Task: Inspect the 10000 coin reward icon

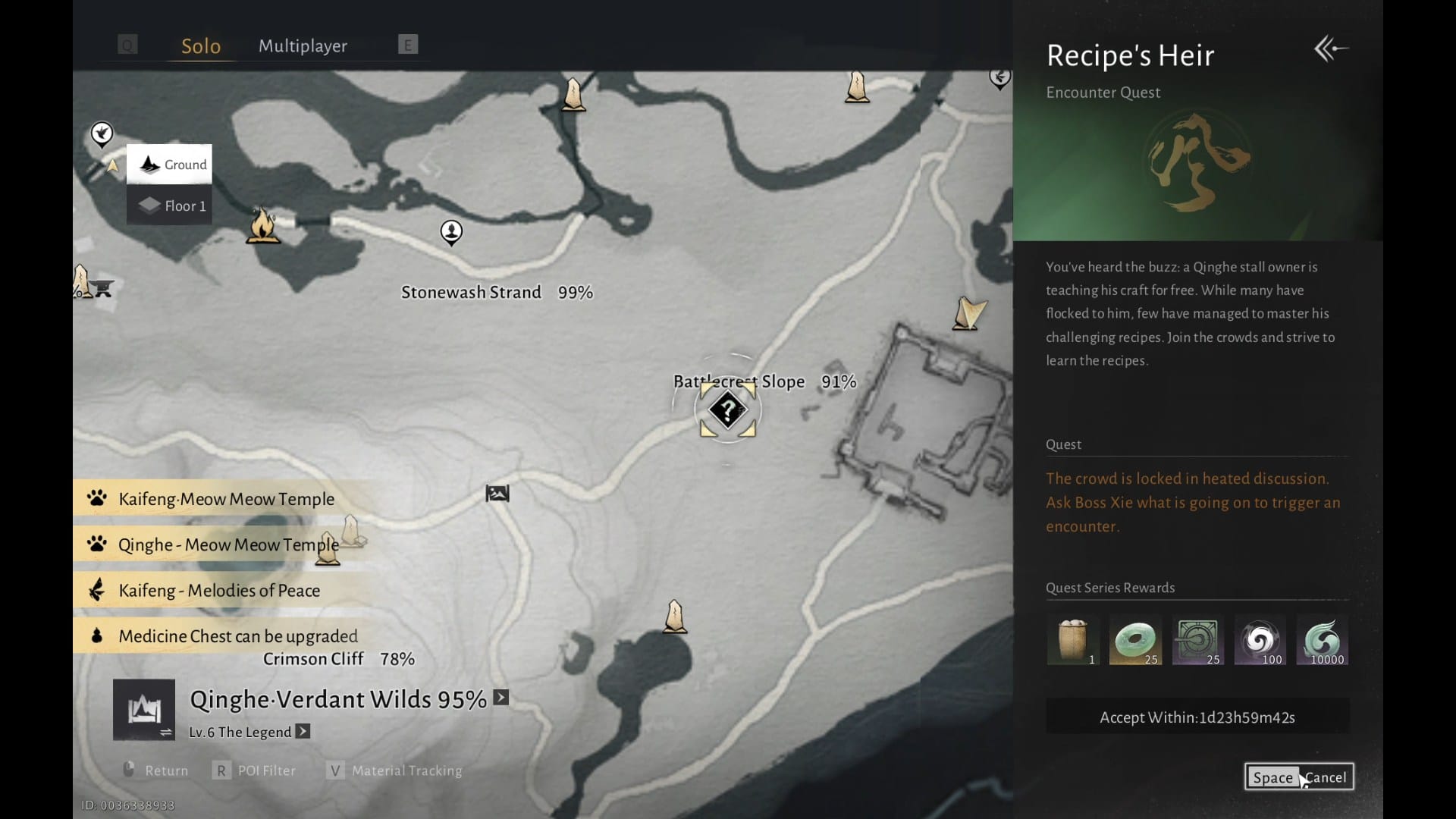Action: pyautogui.click(x=1322, y=640)
